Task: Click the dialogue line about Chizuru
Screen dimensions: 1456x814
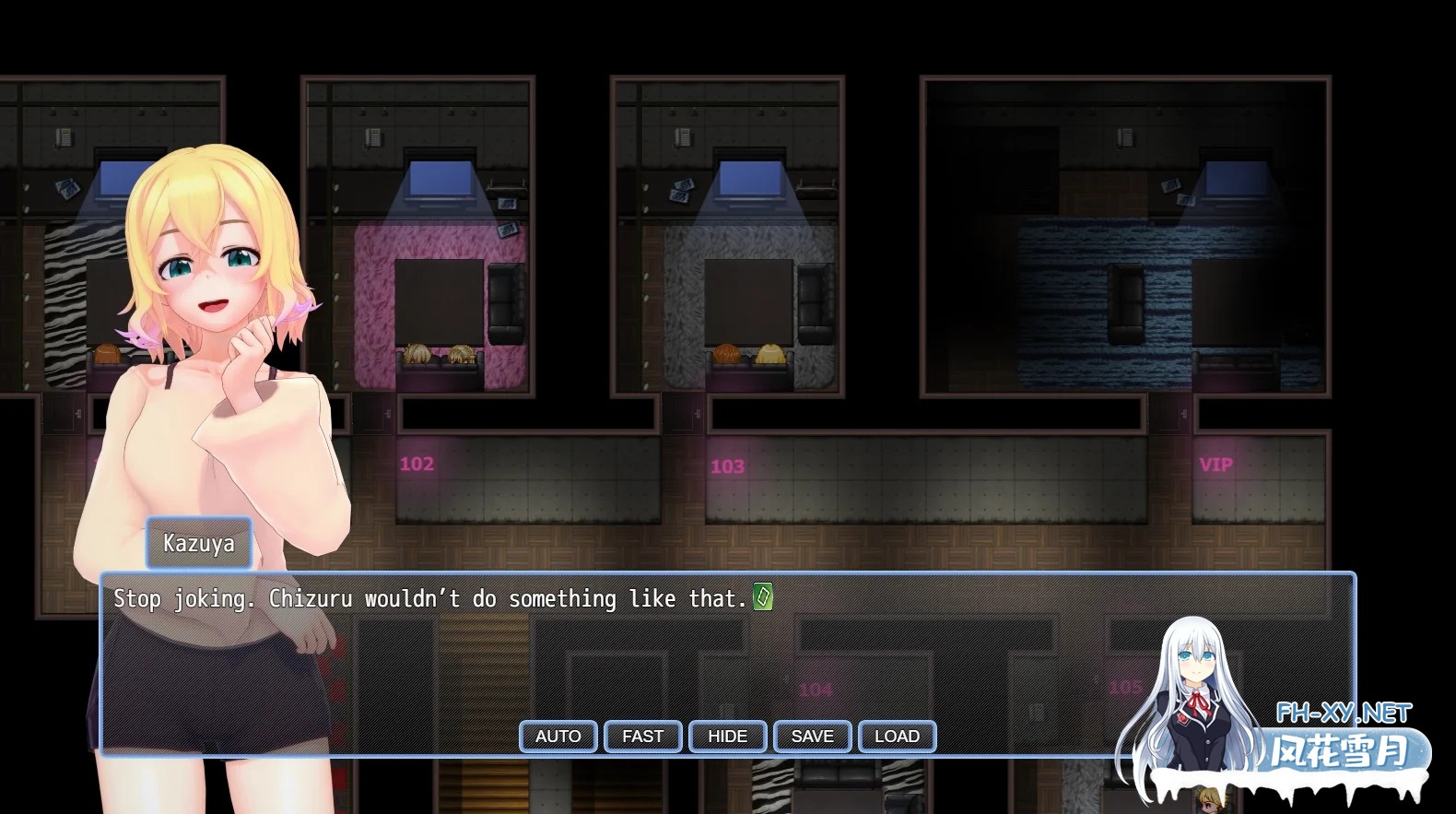Action: click(433, 598)
